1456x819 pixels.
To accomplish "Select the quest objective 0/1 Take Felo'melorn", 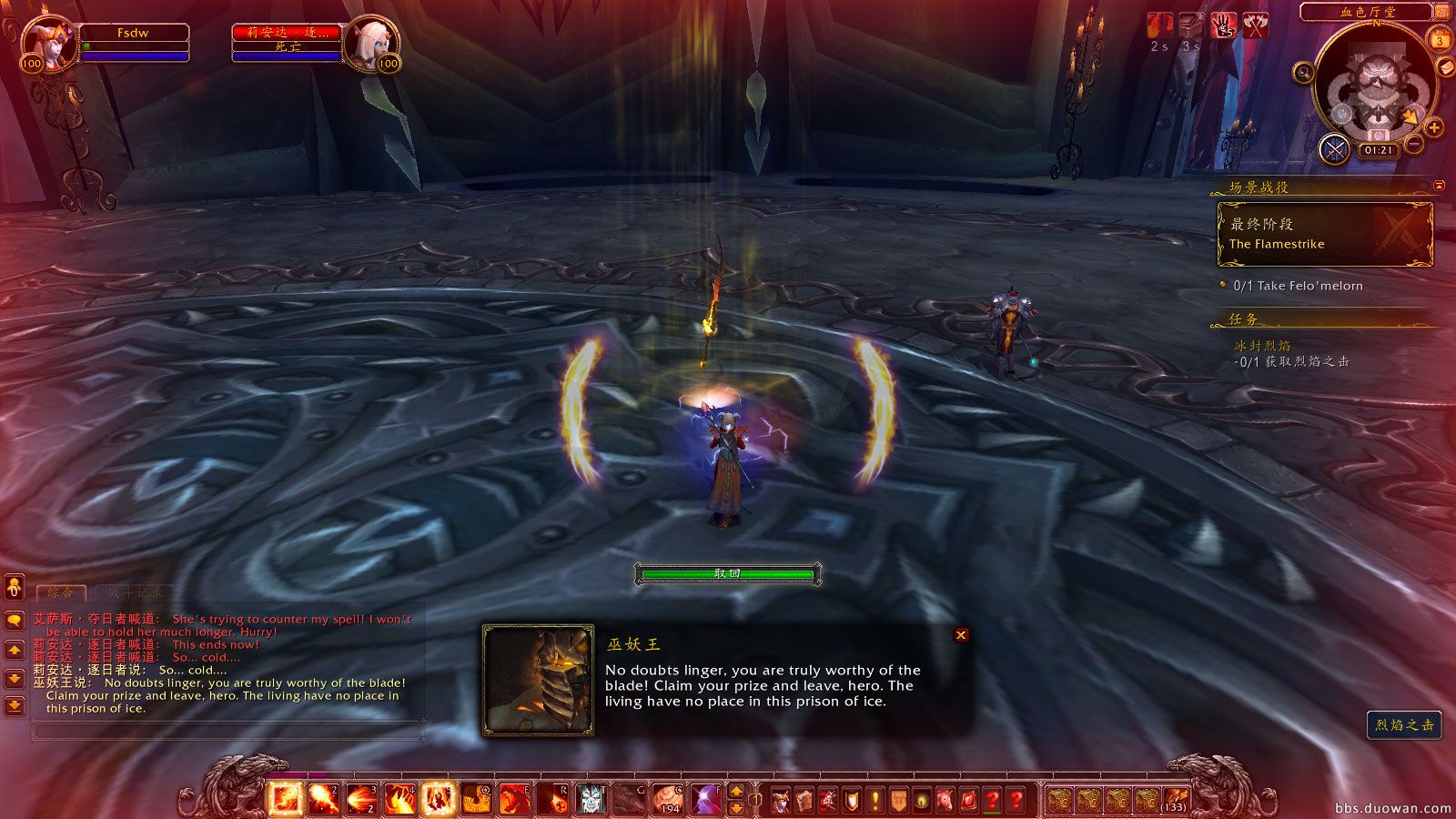I will (1298, 285).
